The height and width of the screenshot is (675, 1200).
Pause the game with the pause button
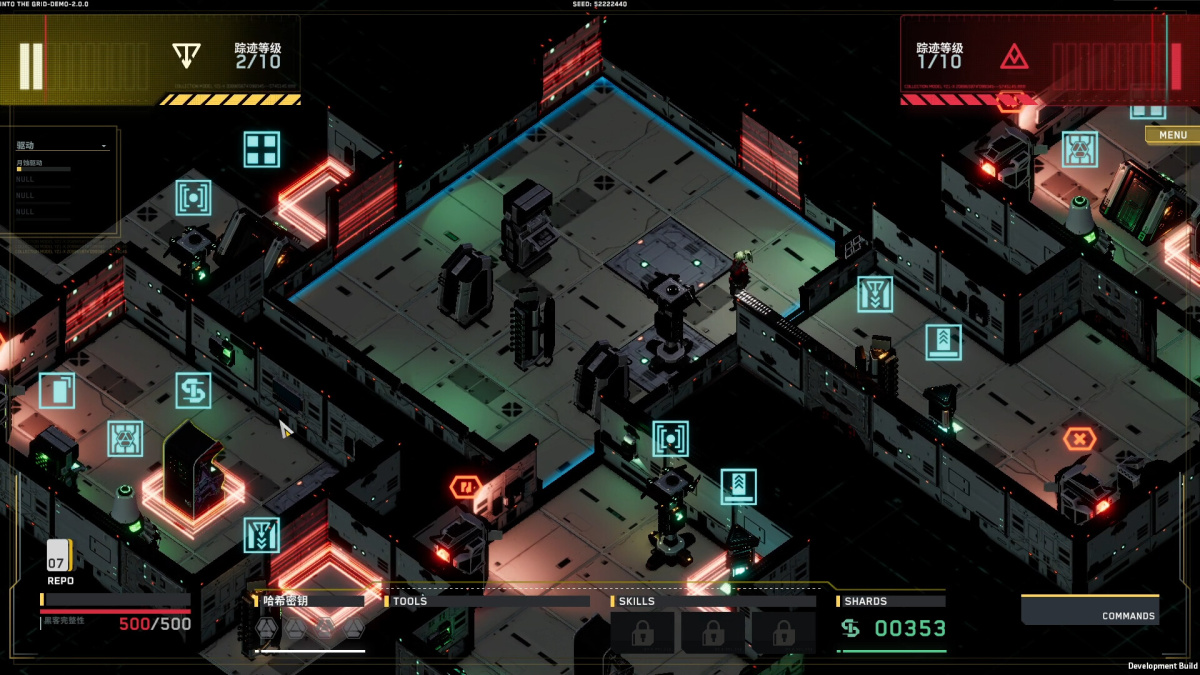[x=31, y=67]
